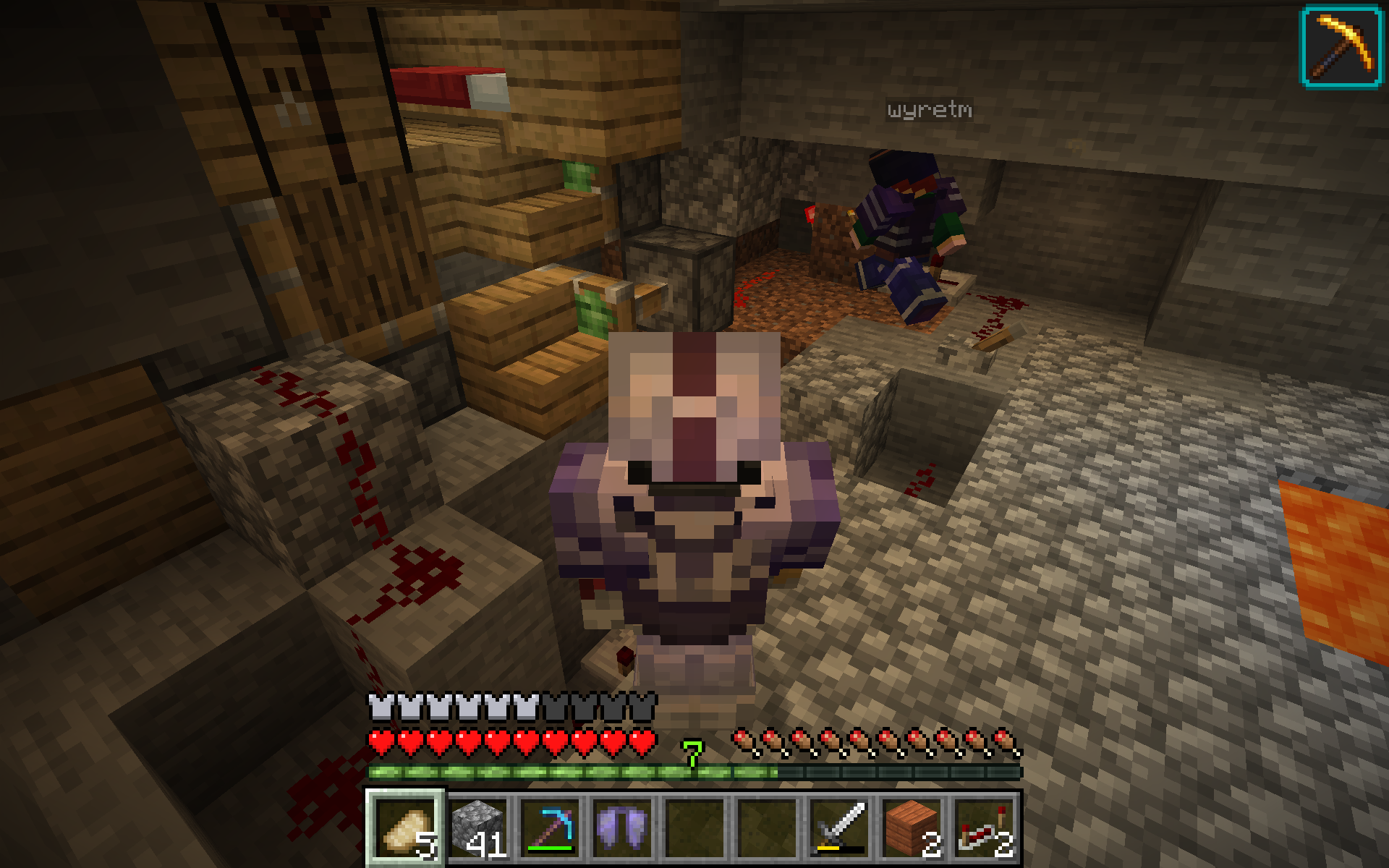
Task: Equip the iron sword from the hotbar
Action: (839, 827)
